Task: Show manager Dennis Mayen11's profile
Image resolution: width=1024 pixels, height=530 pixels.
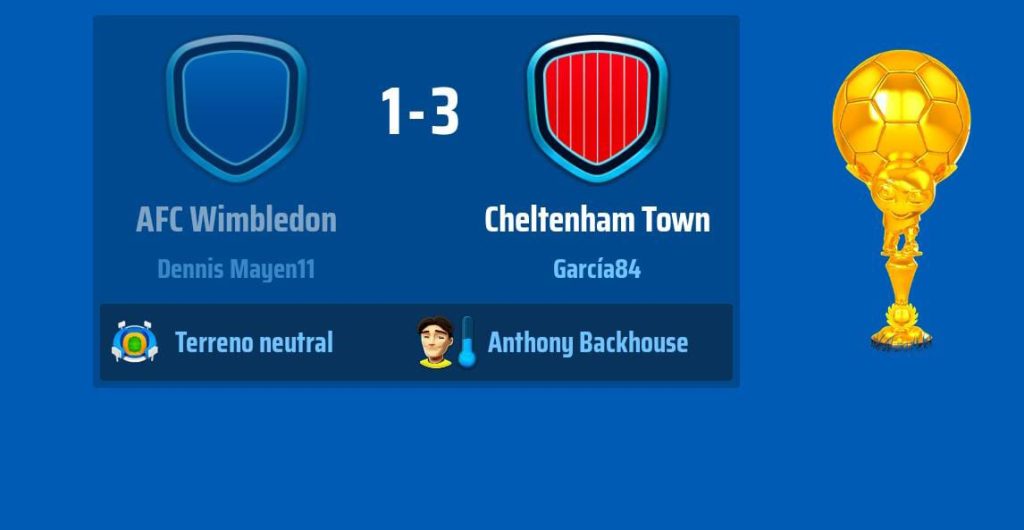Action: pyautogui.click(x=236, y=269)
